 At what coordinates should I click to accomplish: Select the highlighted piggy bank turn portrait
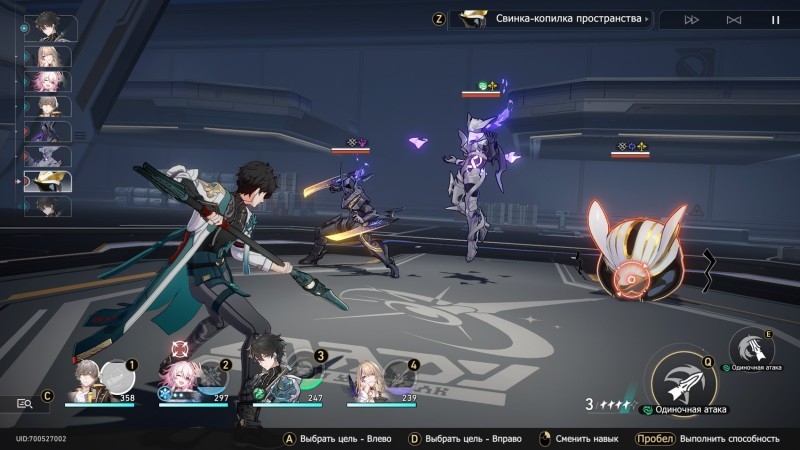tap(48, 182)
